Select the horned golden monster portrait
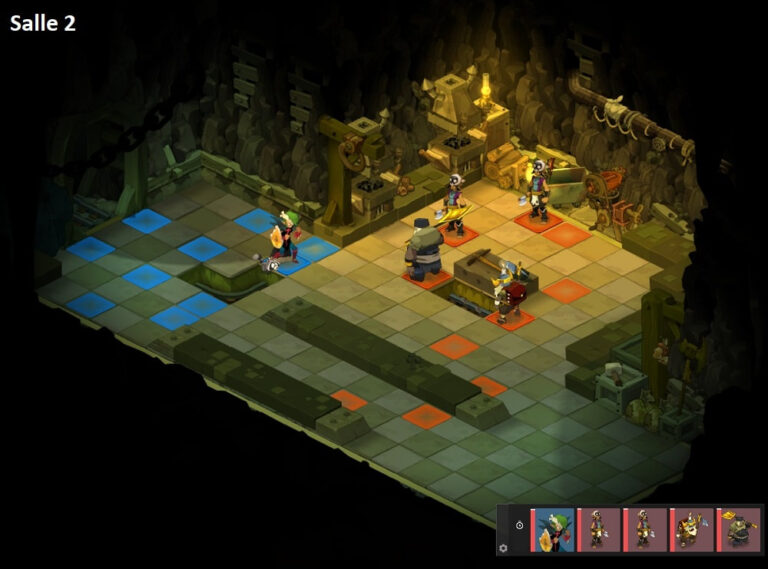The image size is (768, 569). [692, 529]
